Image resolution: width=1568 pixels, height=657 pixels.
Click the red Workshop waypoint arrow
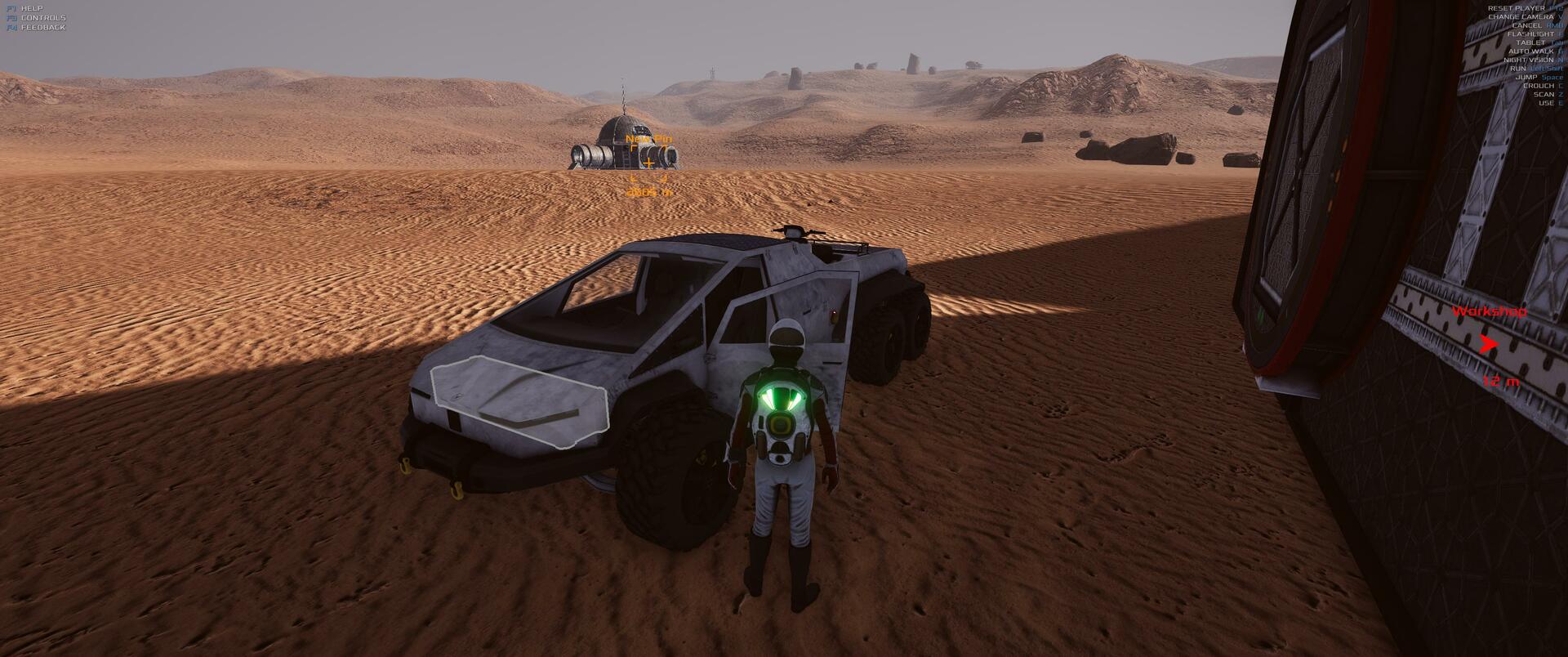(x=1489, y=345)
